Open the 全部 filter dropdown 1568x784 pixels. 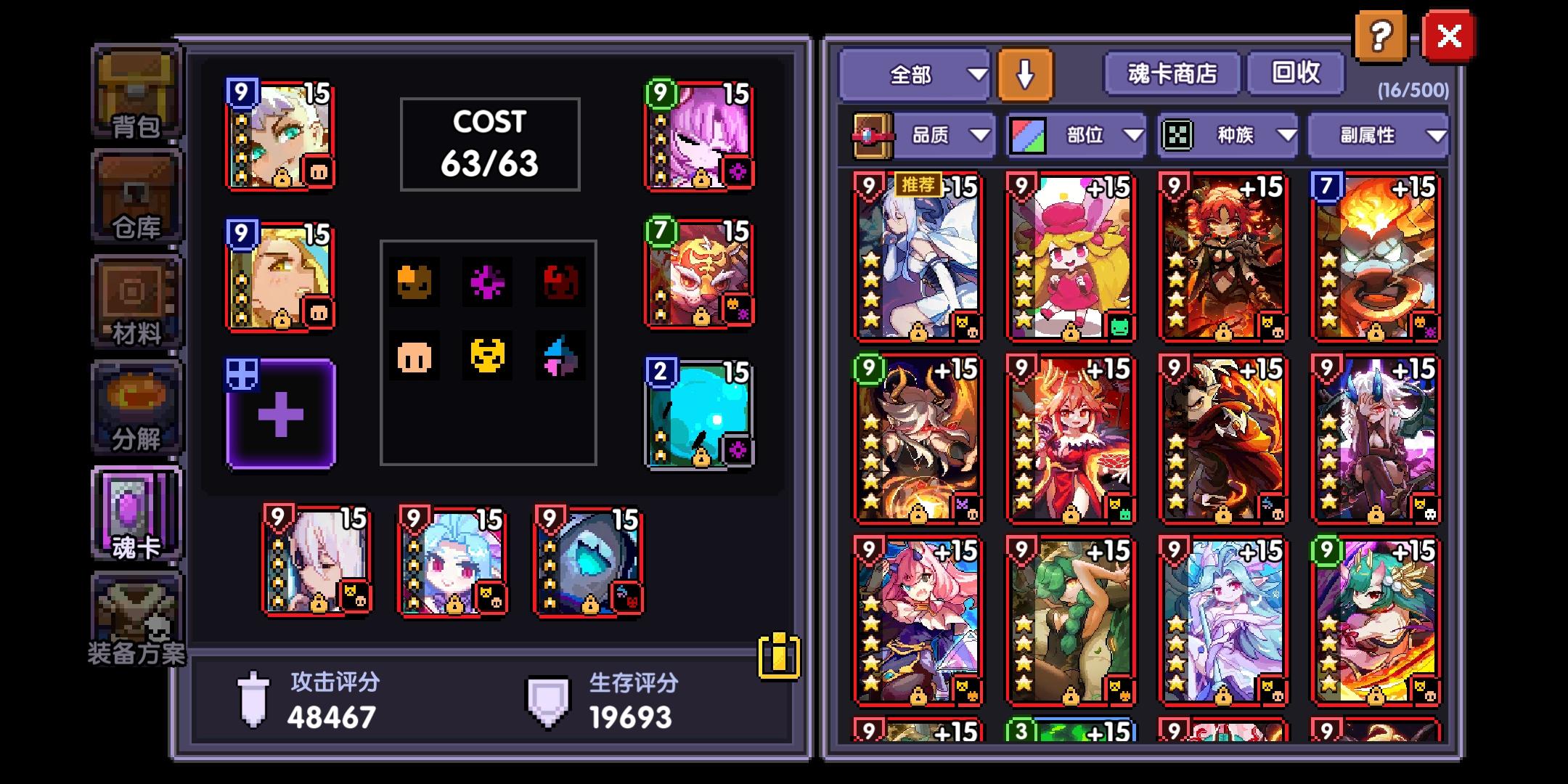click(915, 73)
